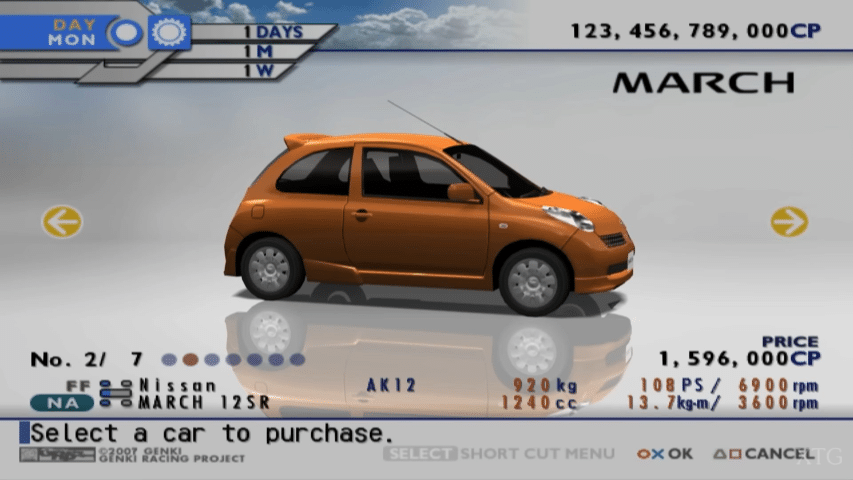Viewport: 853px width, 480px height.
Task: Show the next car with the right arrow
Action: click(x=789, y=221)
